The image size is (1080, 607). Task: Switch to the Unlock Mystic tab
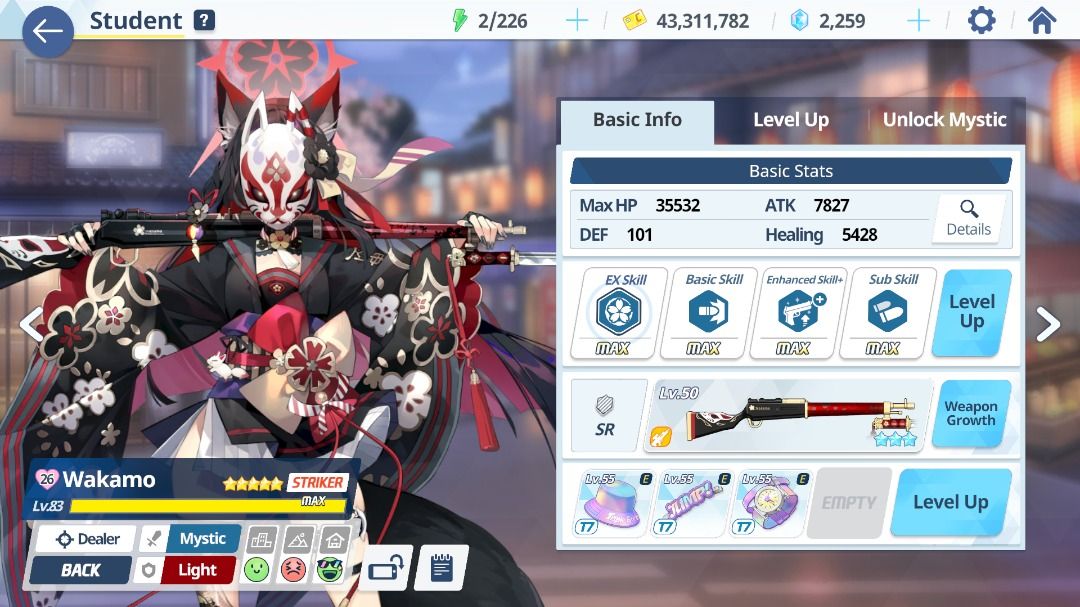coord(943,120)
